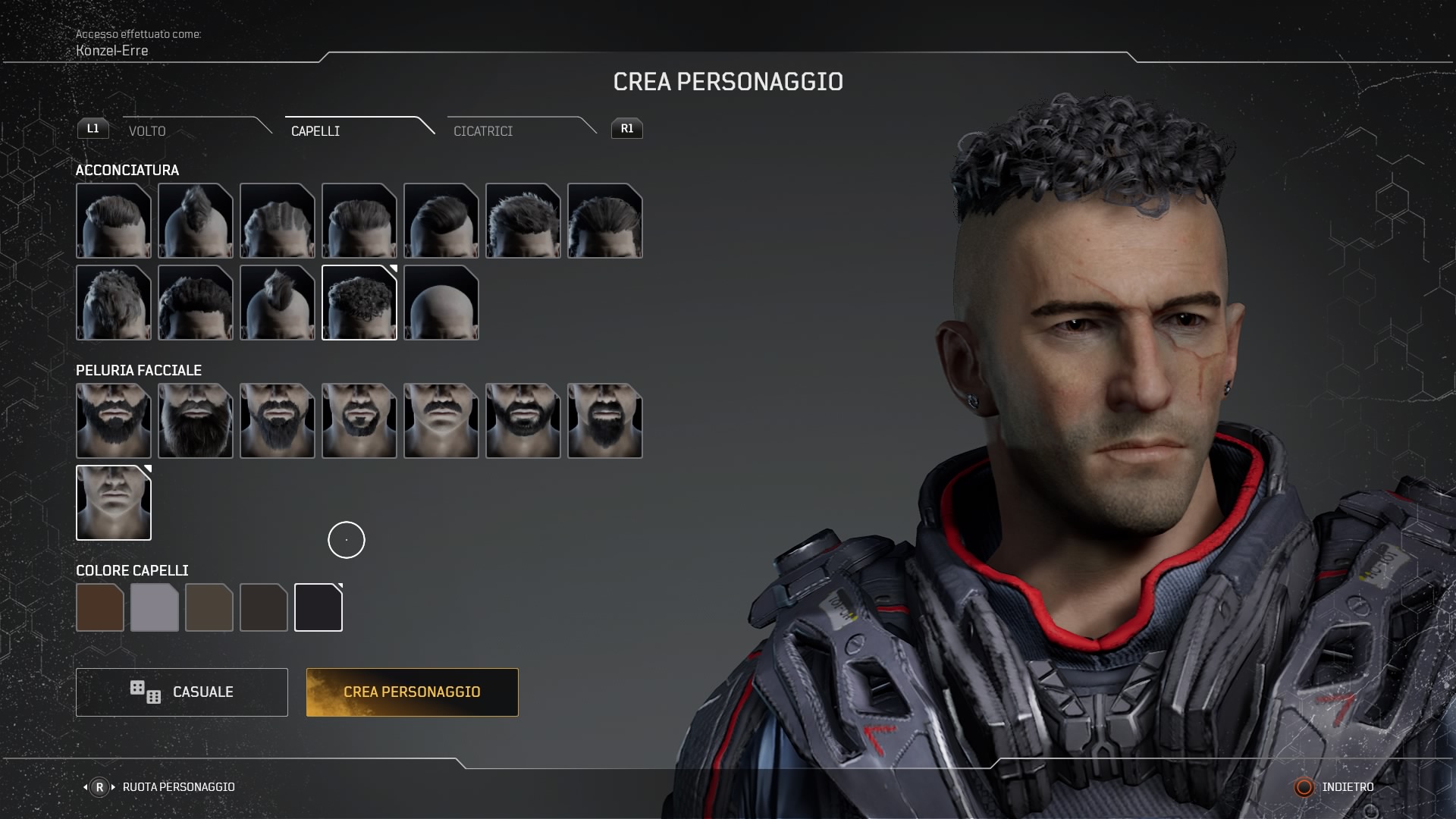This screenshot has height=819, width=1456.
Task: Choose the bald hairstyle thumbnail
Action: pyautogui.click(x=441, y=303)
